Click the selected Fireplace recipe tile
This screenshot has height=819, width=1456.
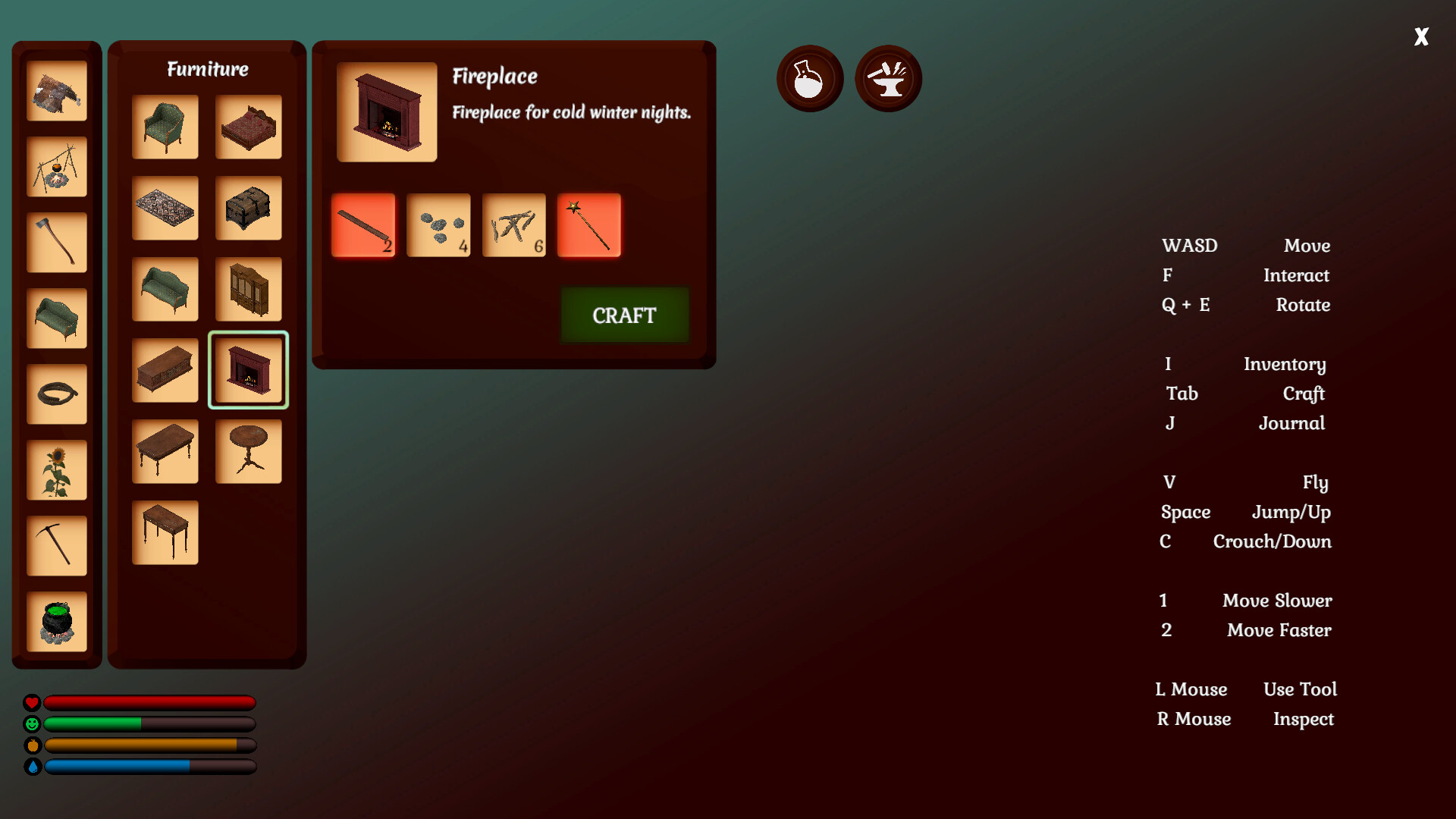pos(248,370)
